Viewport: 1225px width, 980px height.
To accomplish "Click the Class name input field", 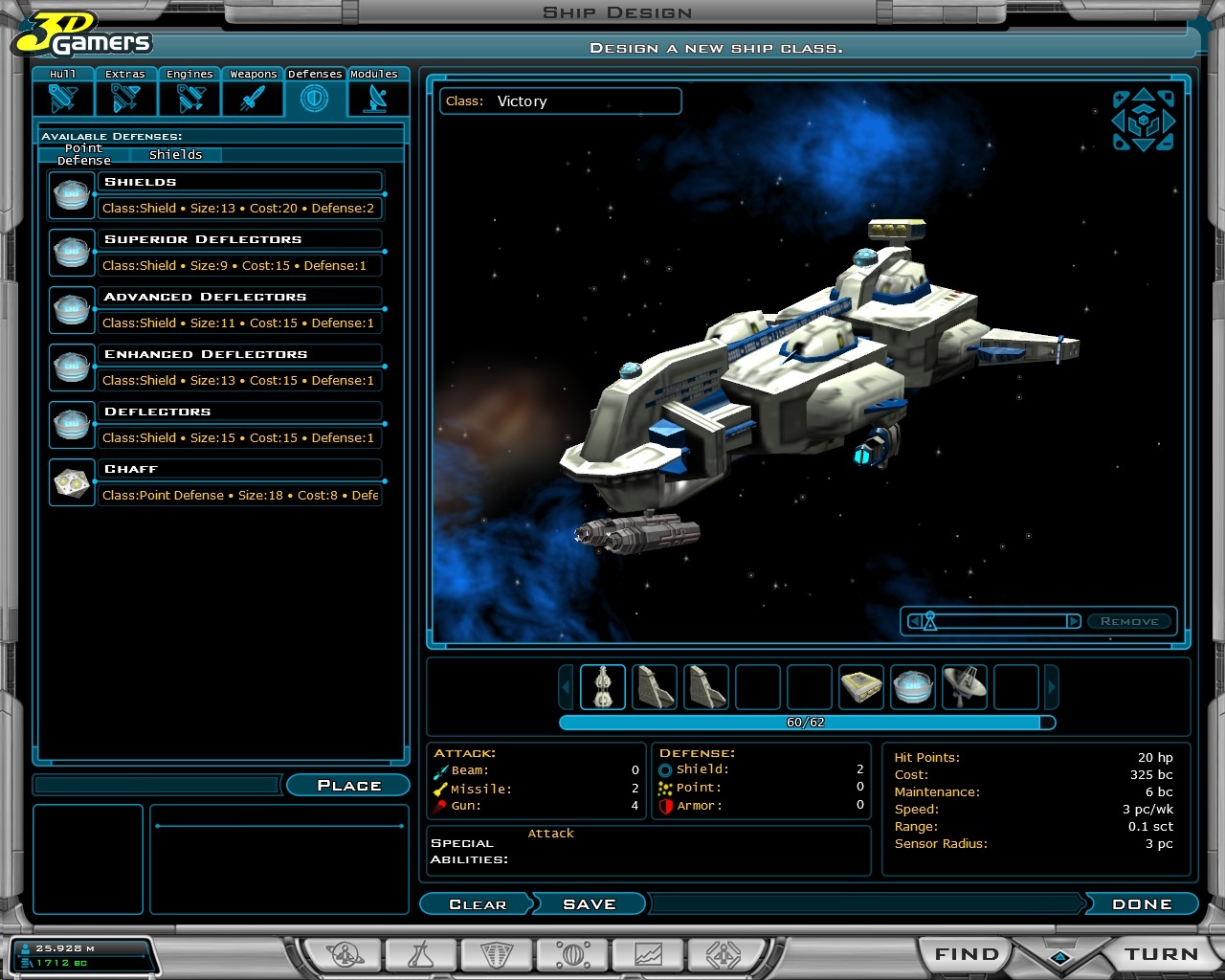I will click(584, 101).
